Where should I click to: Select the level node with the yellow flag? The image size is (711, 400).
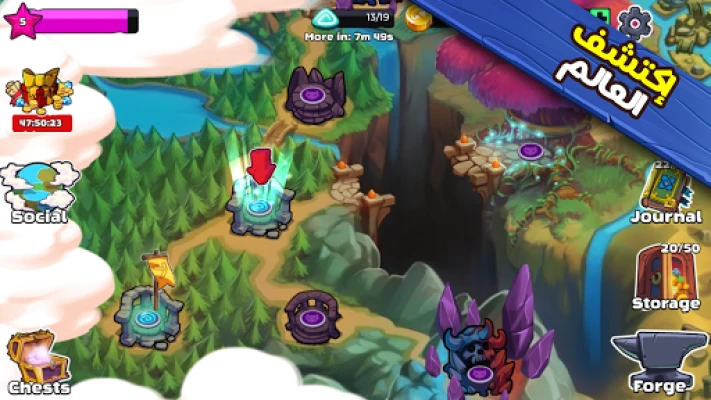(x=149, y=312)
